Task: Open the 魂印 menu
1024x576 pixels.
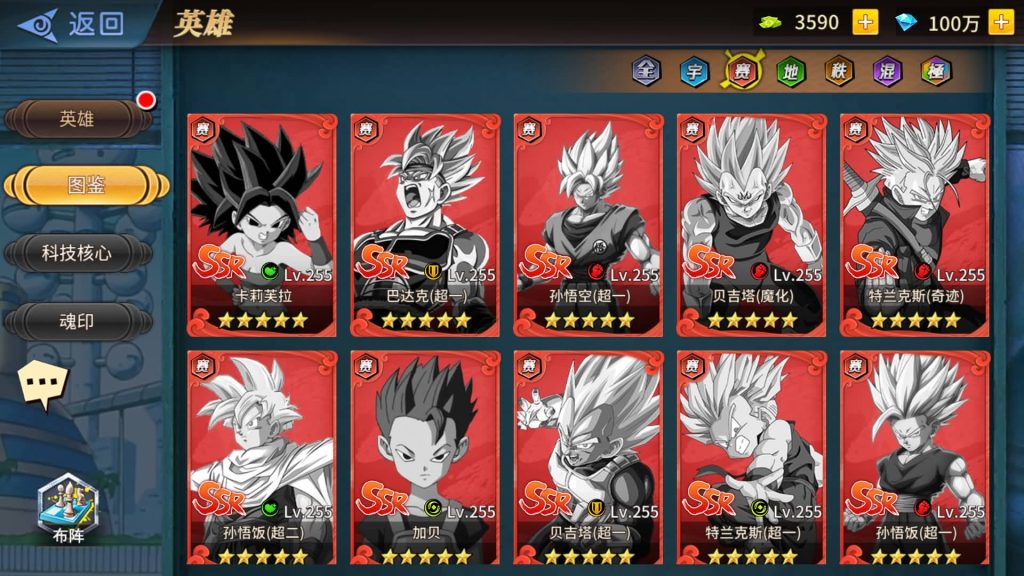Action: 77,321
